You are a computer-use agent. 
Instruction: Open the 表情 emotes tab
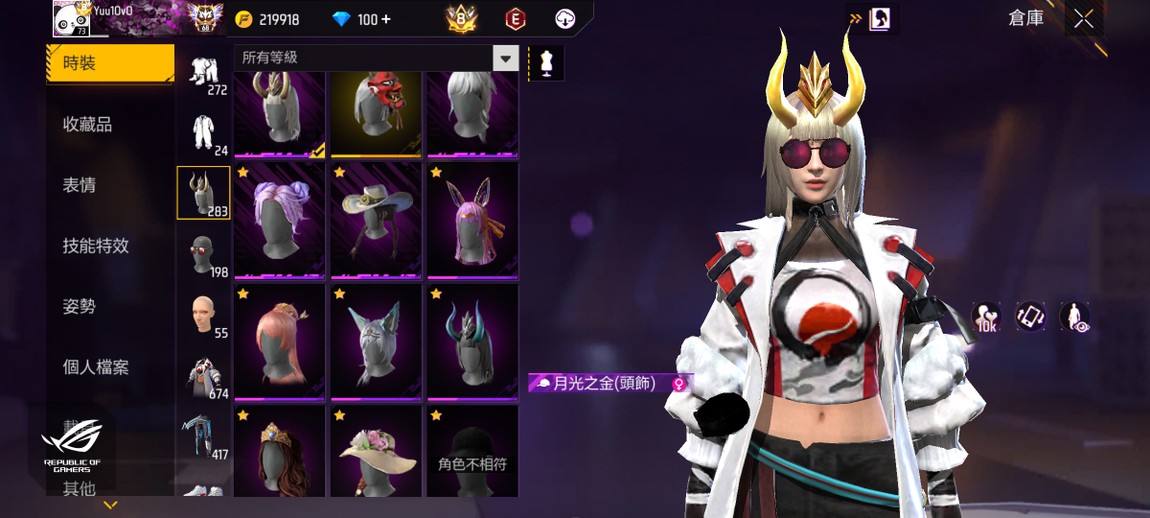pos(79,185)
